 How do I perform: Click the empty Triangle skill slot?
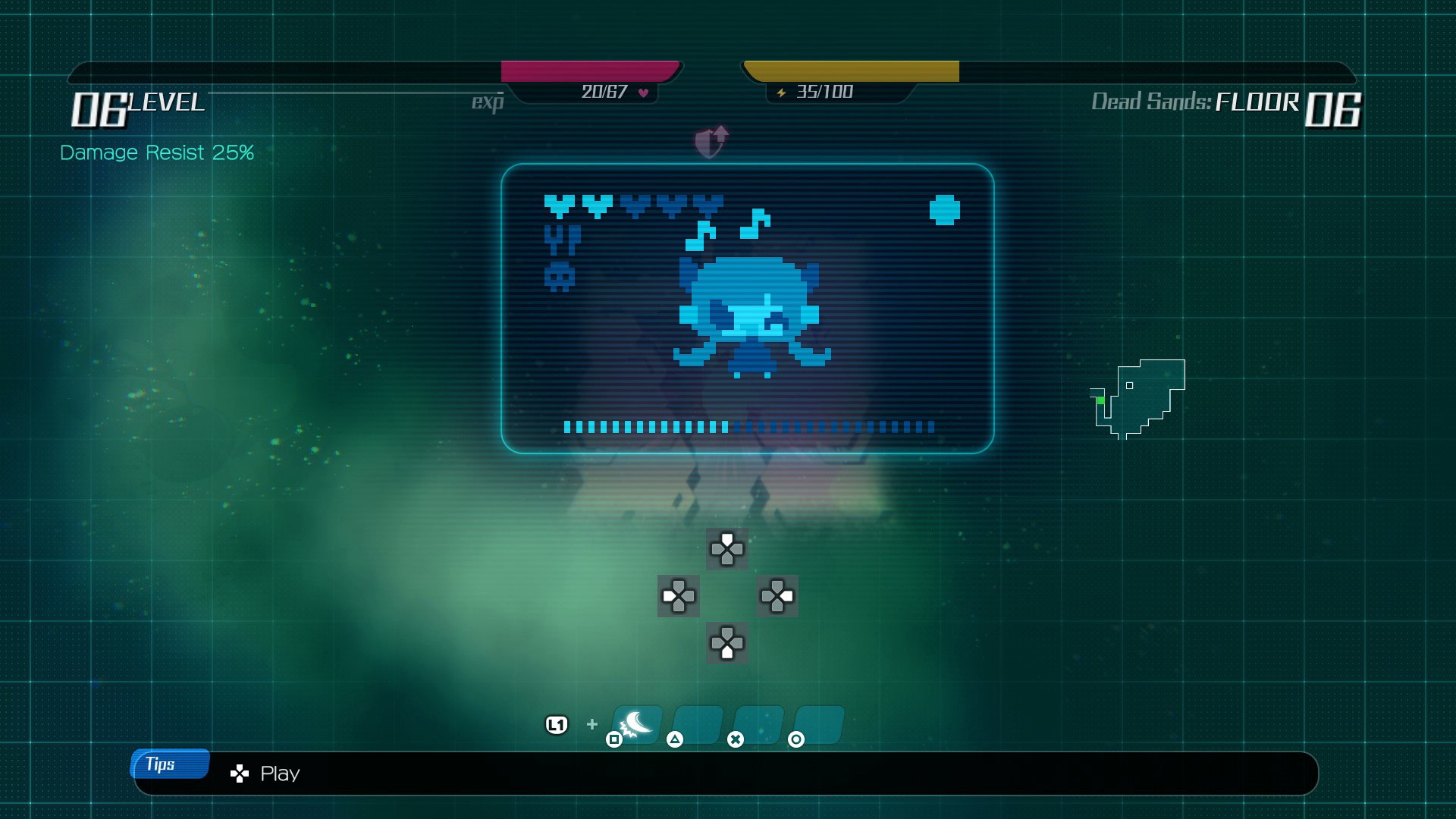pos(696,723)
